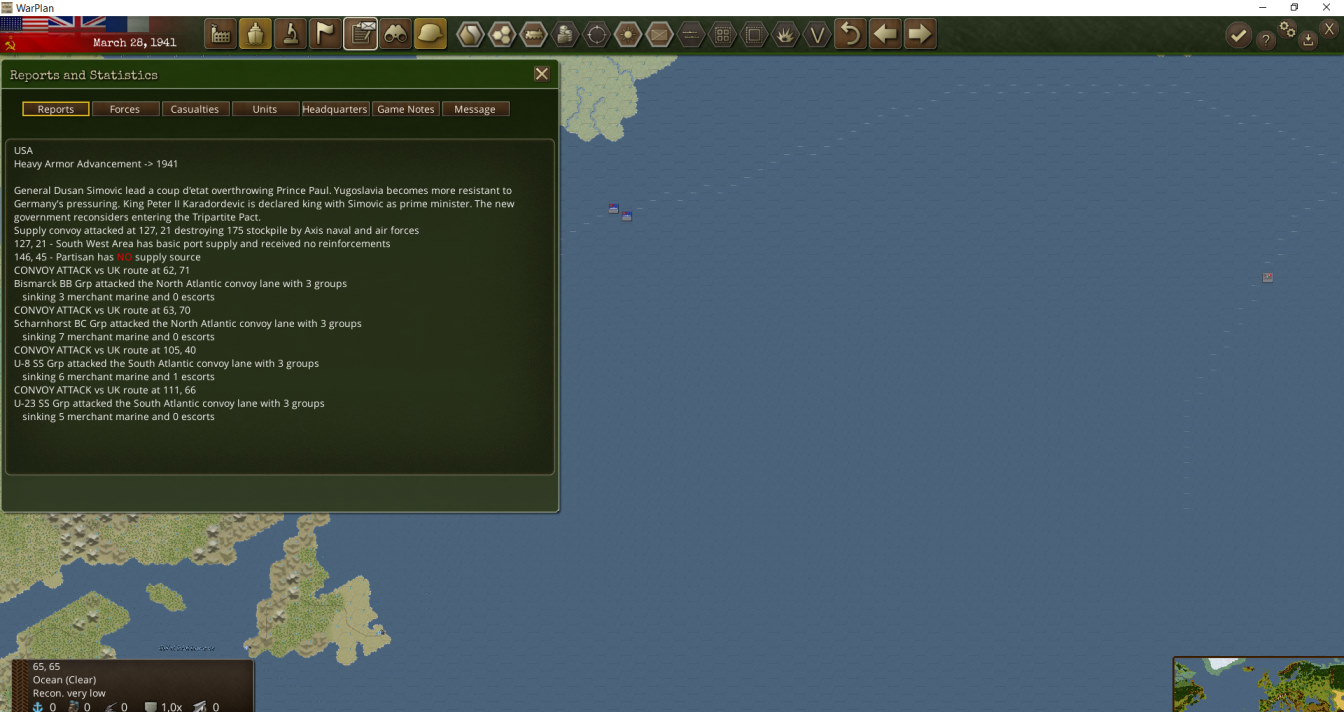Screen dimensions: 1344x712
Task: Open the Message tab
Action: point(475,109)
